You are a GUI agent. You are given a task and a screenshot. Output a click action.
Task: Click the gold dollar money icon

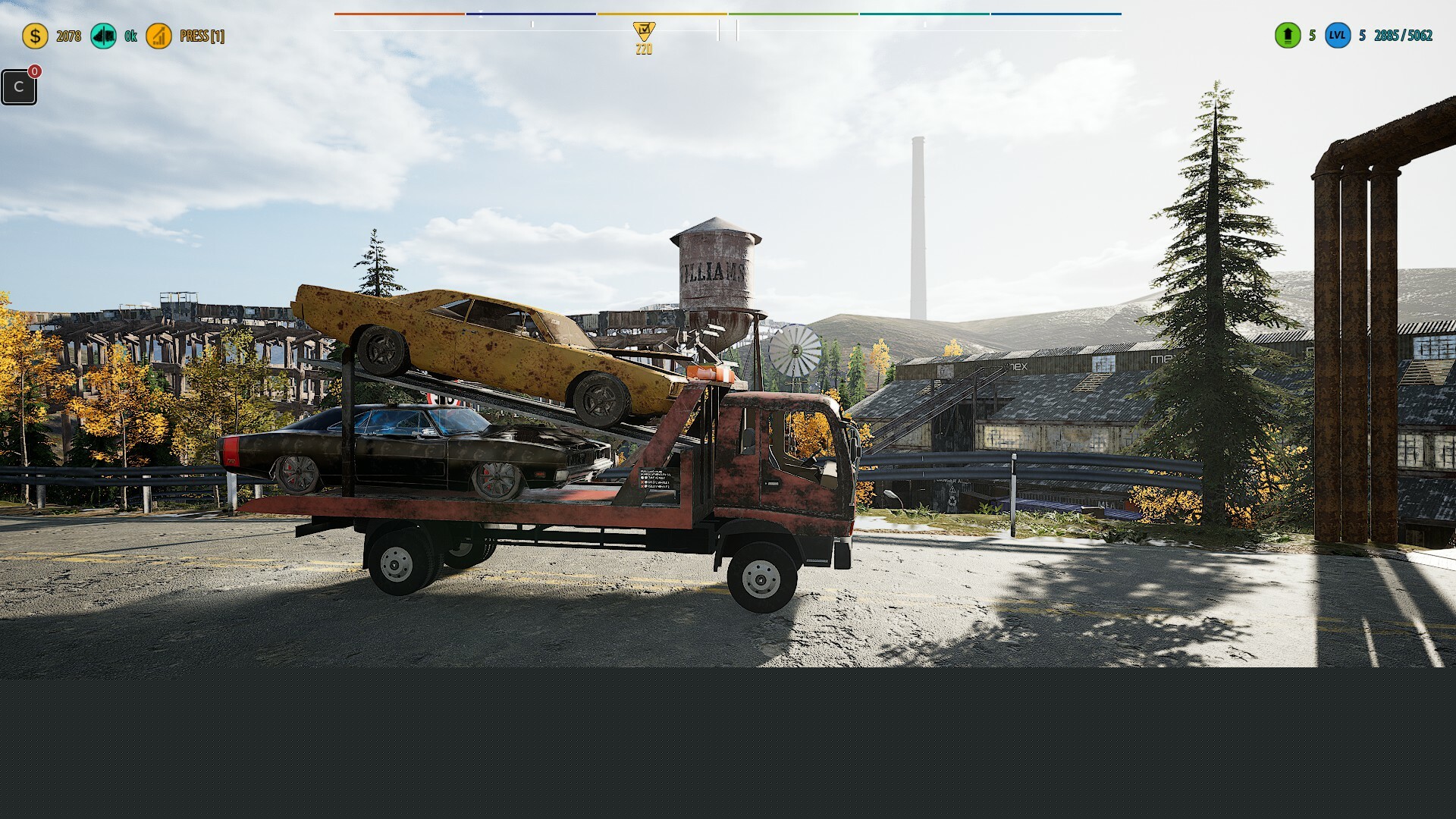tap(35, 36)
